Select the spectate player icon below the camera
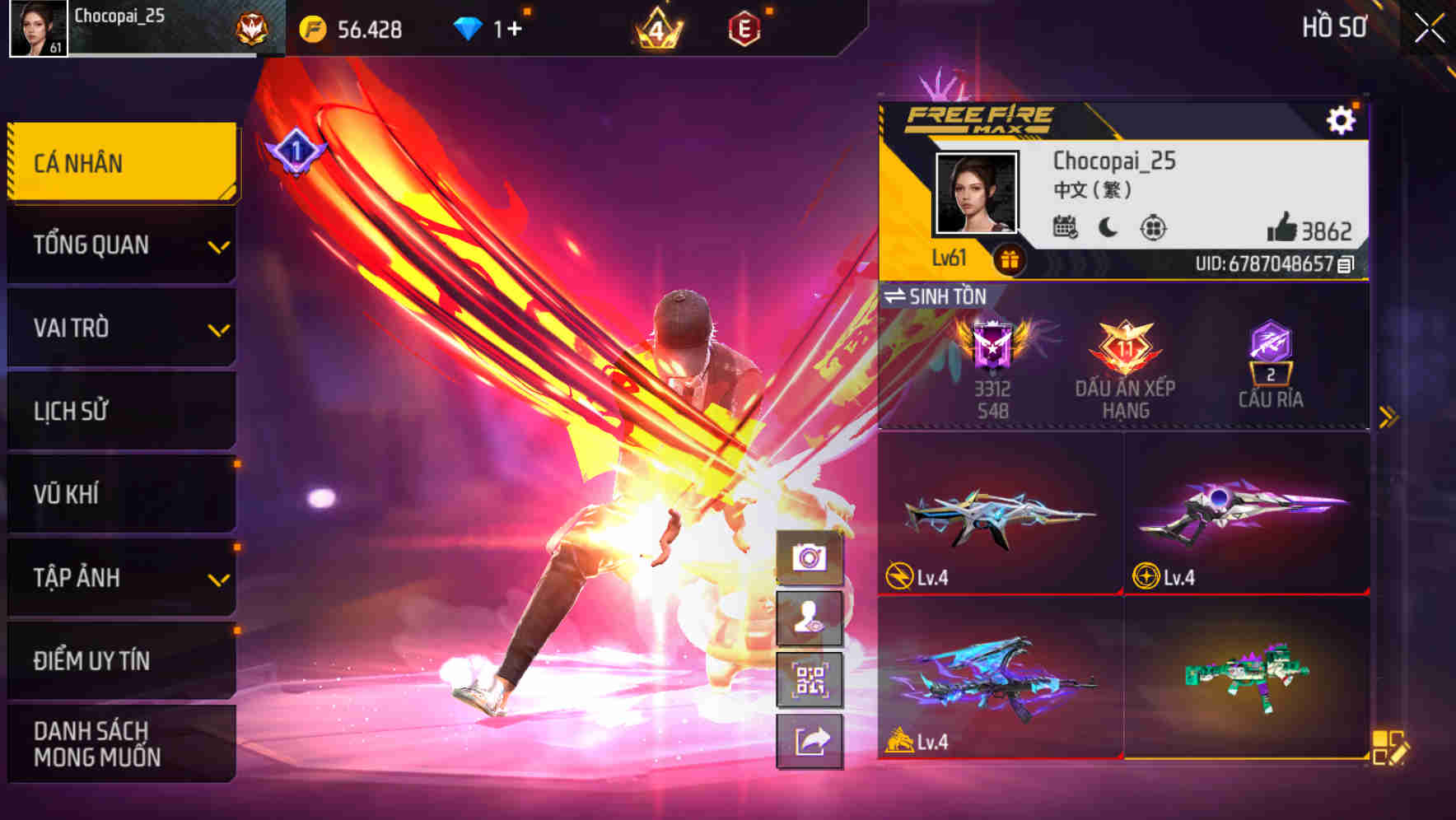 click(809, 618)
